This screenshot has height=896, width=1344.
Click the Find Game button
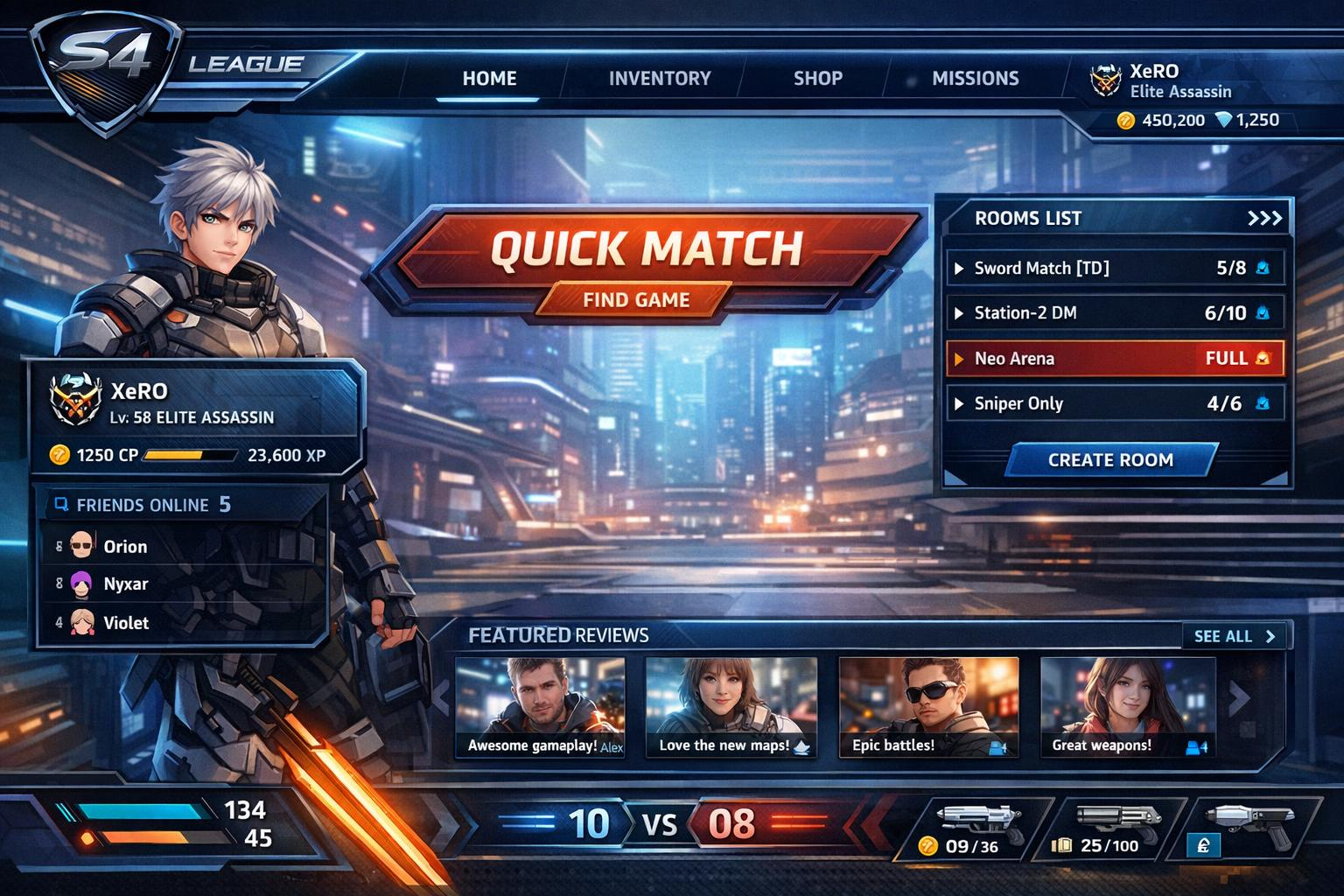pos(636,300)
